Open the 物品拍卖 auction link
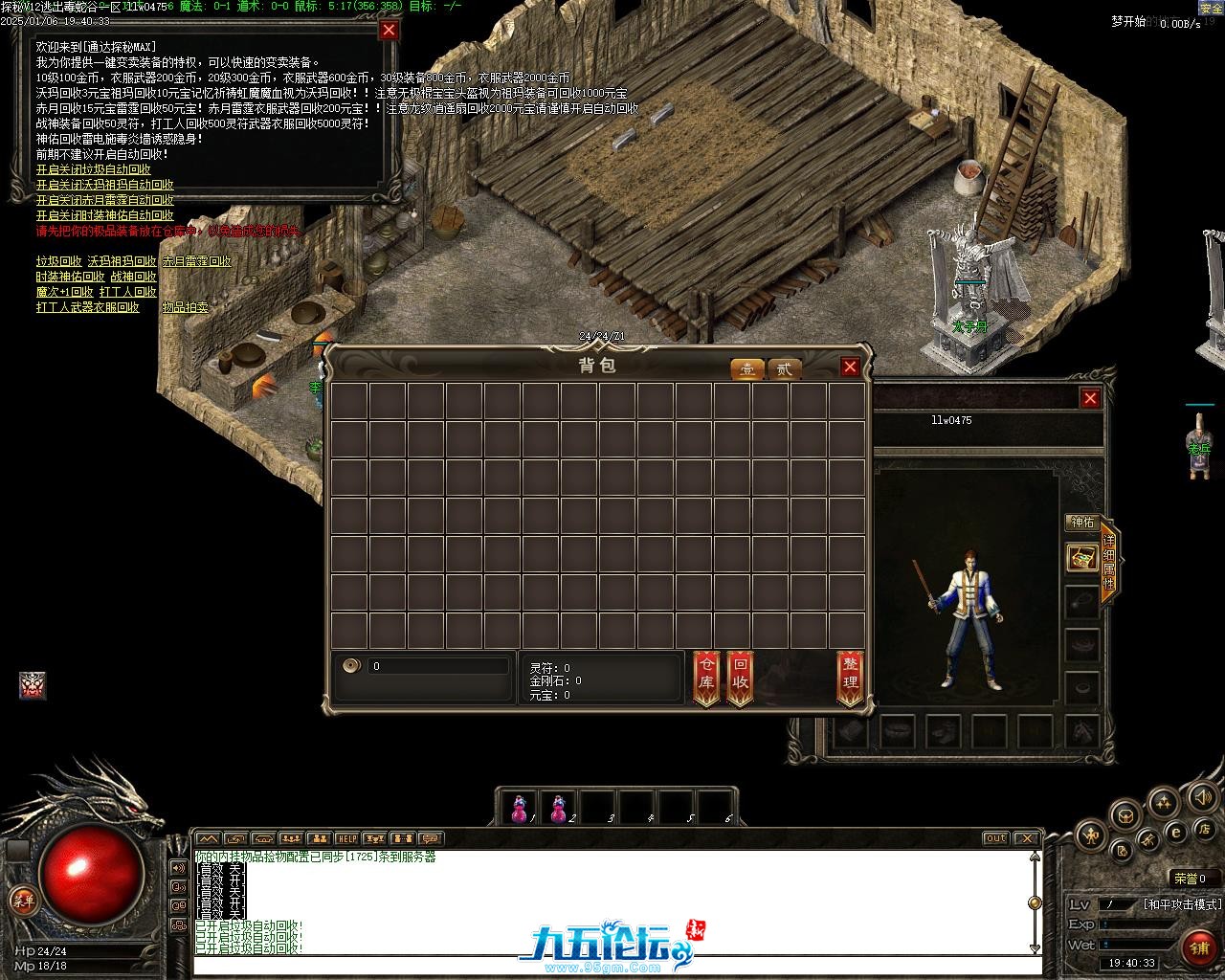 [x=185, y=307]
